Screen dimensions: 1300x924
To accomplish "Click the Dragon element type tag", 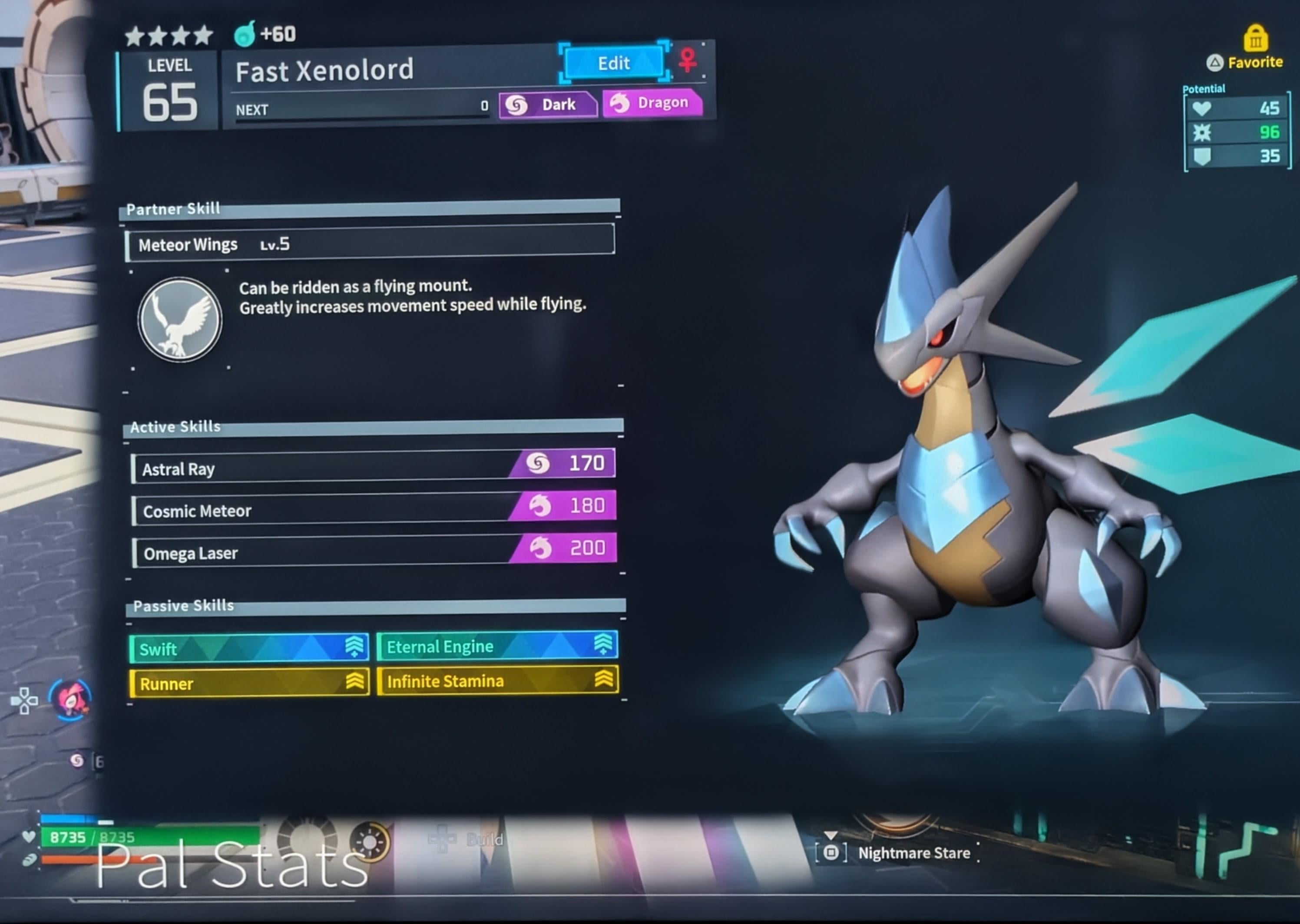I will point(652,103).
